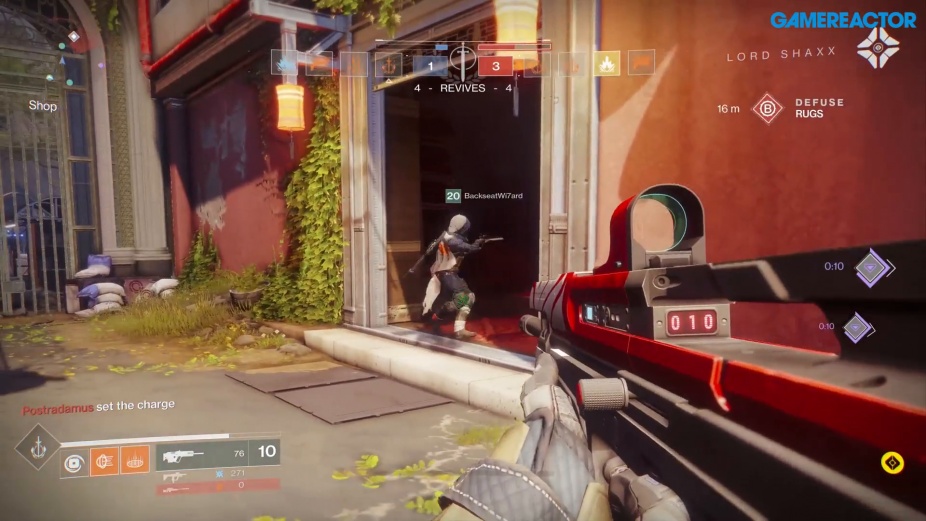
Task: Activate the grenade ability icon
Action: point(73,461)
